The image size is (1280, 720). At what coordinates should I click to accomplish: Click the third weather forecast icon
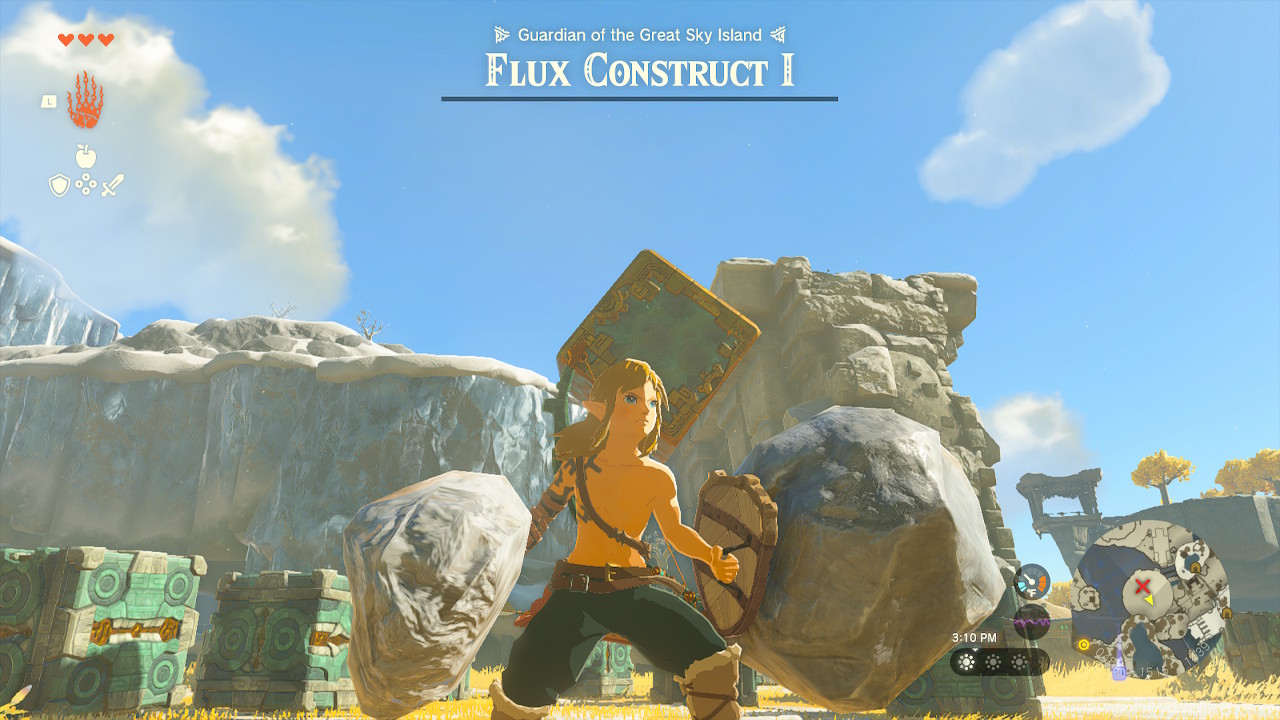[x=1019, y=661]
